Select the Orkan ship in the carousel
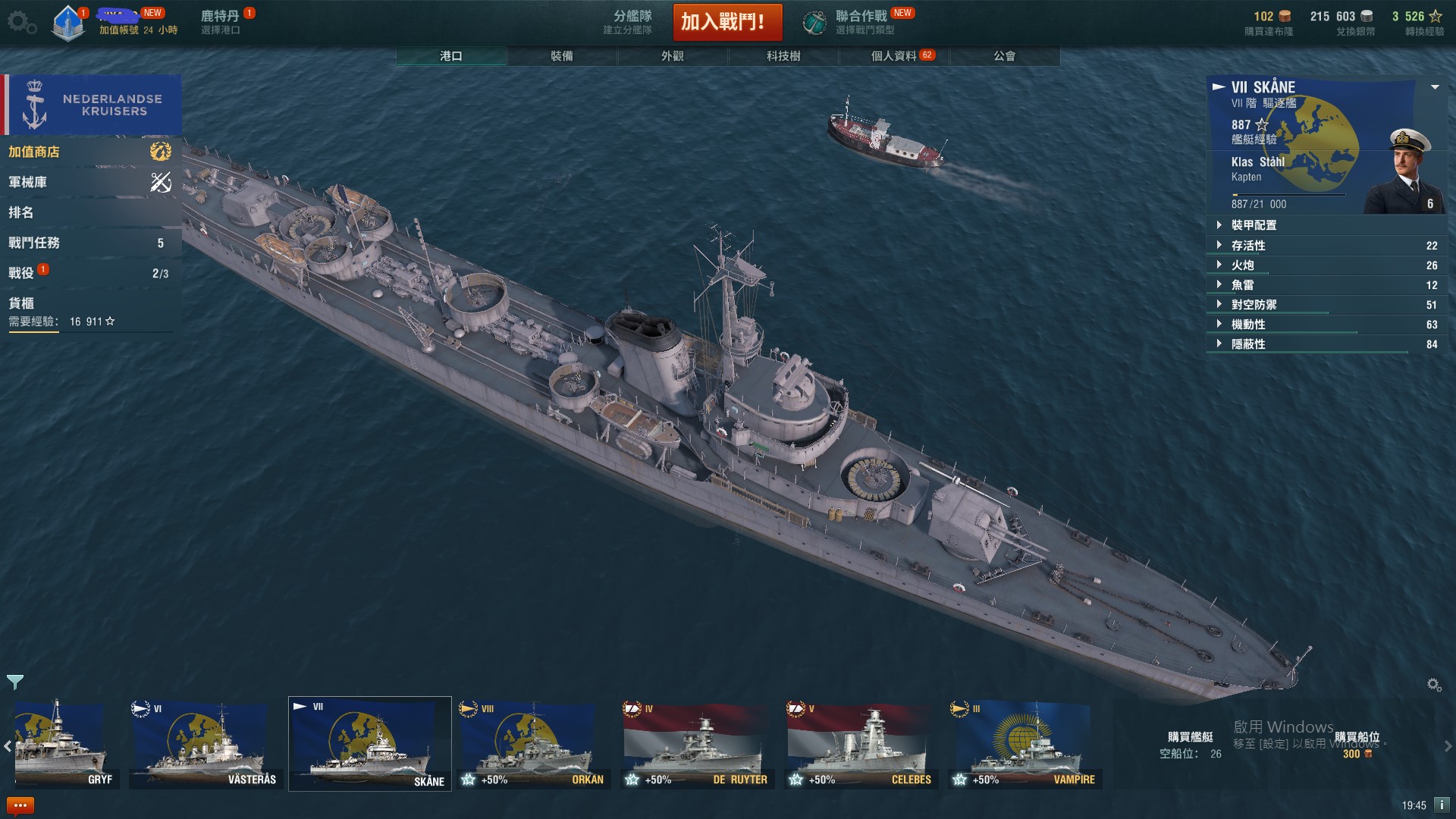The image size is (1456, 819). [534, 745]
